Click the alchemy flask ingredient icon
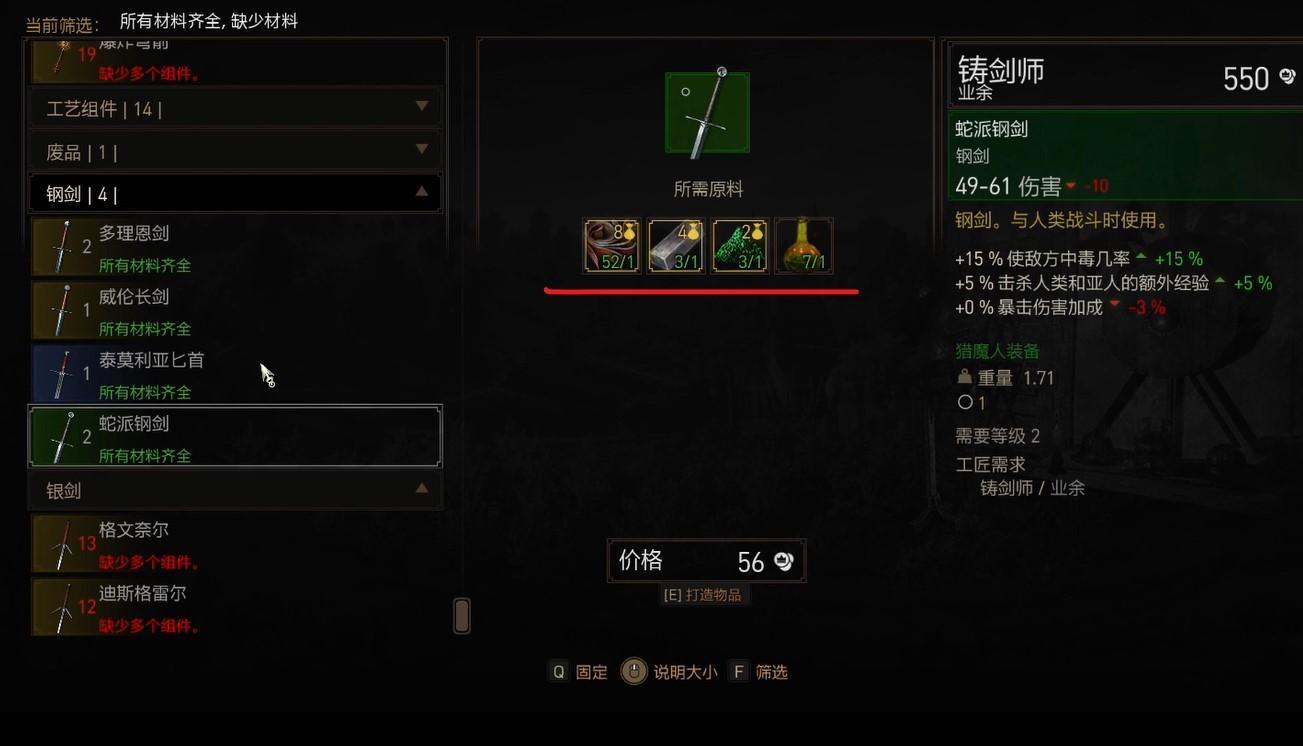The image size is (1303, 746). [803, 245]
